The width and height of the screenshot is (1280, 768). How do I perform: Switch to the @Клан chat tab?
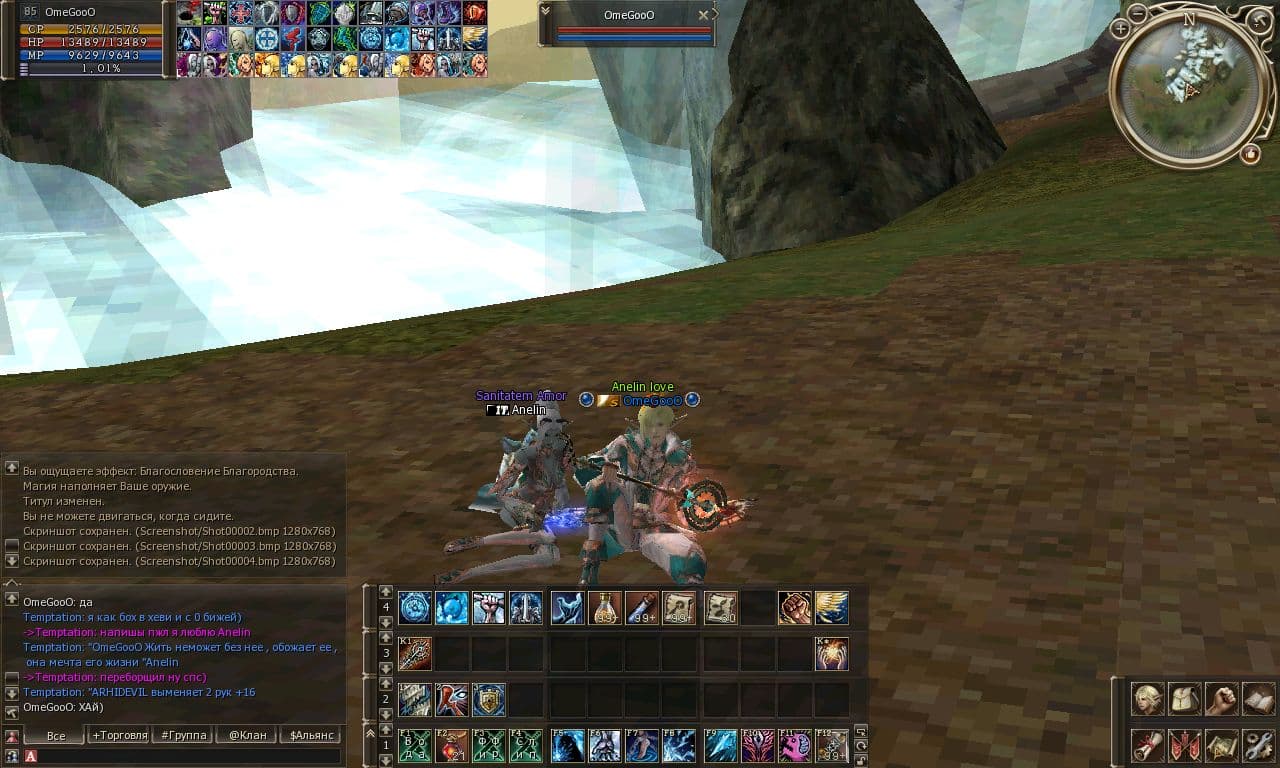(249, 735)
